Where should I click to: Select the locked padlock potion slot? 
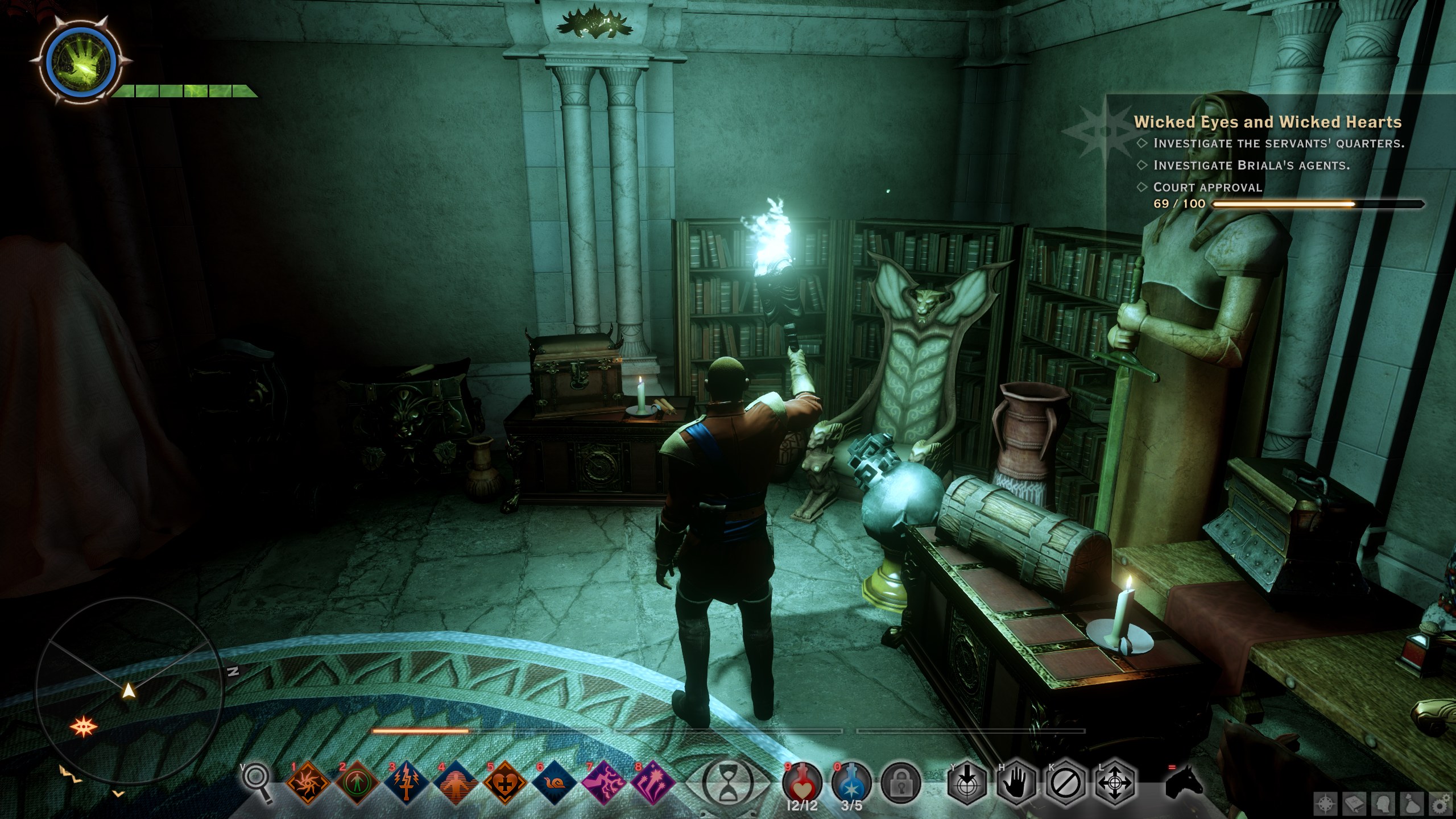pos(900,784)
